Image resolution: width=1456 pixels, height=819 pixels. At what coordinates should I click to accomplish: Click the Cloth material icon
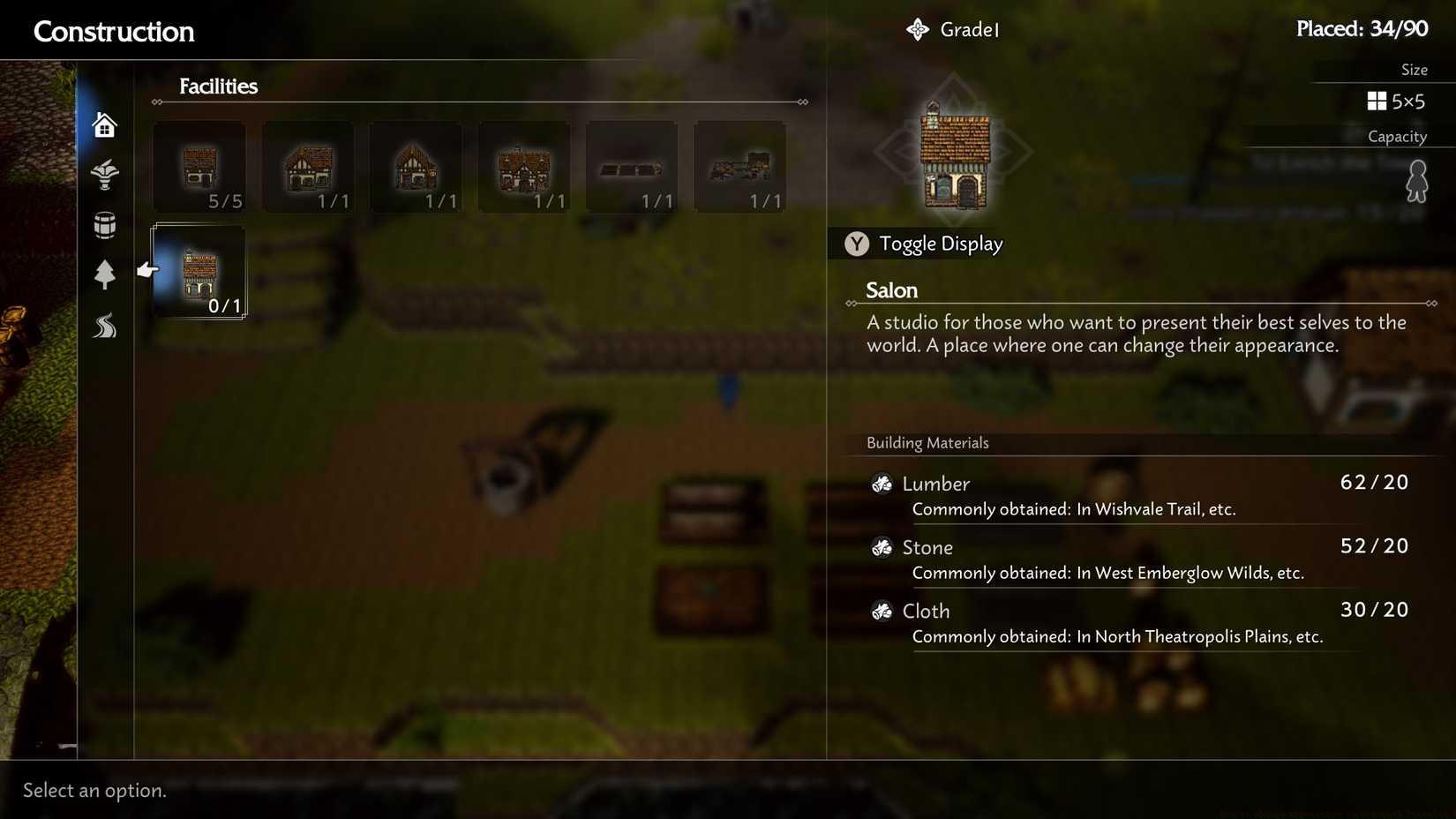(x=882, y=611)
